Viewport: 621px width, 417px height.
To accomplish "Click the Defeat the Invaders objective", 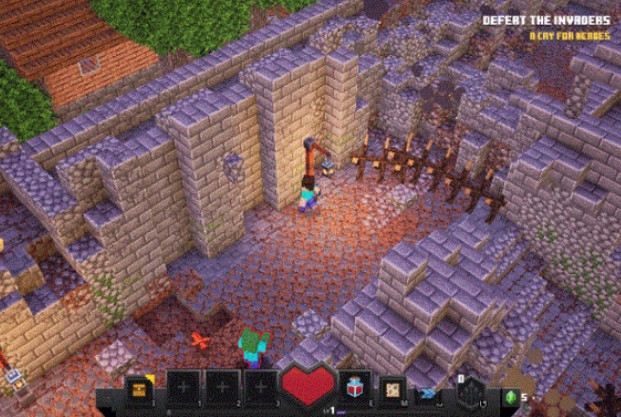I will pyautogui.click(x=545, y=20).
